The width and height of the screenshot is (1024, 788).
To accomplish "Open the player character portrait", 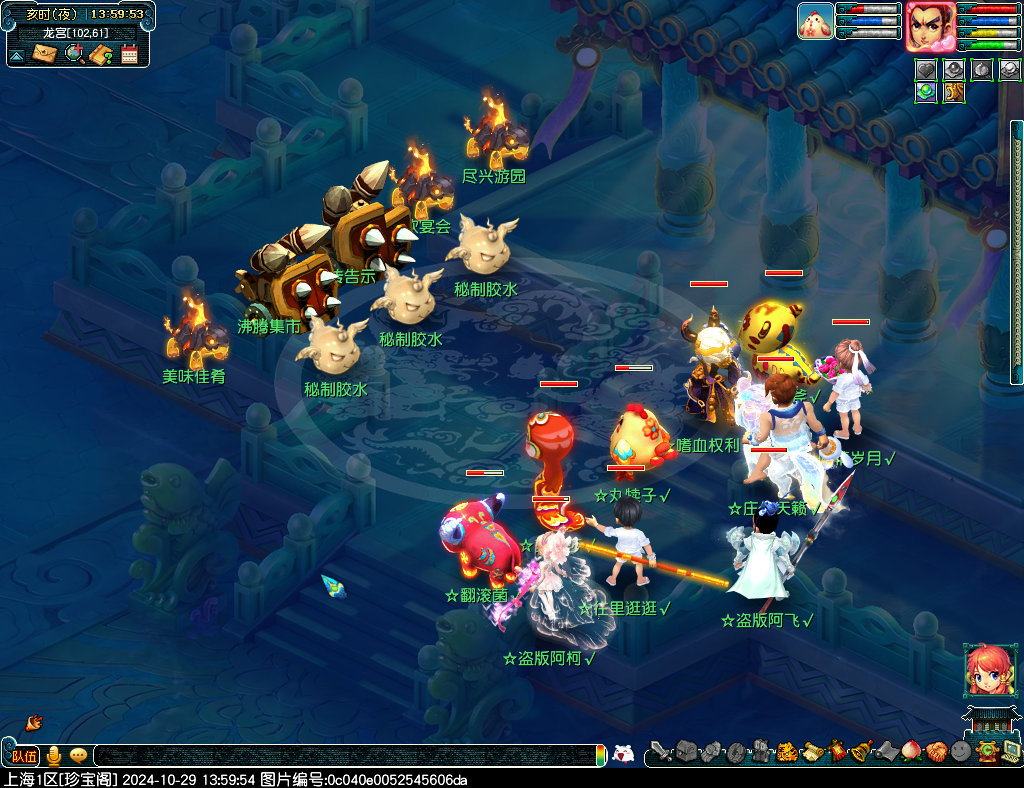I will coord(929,26).
